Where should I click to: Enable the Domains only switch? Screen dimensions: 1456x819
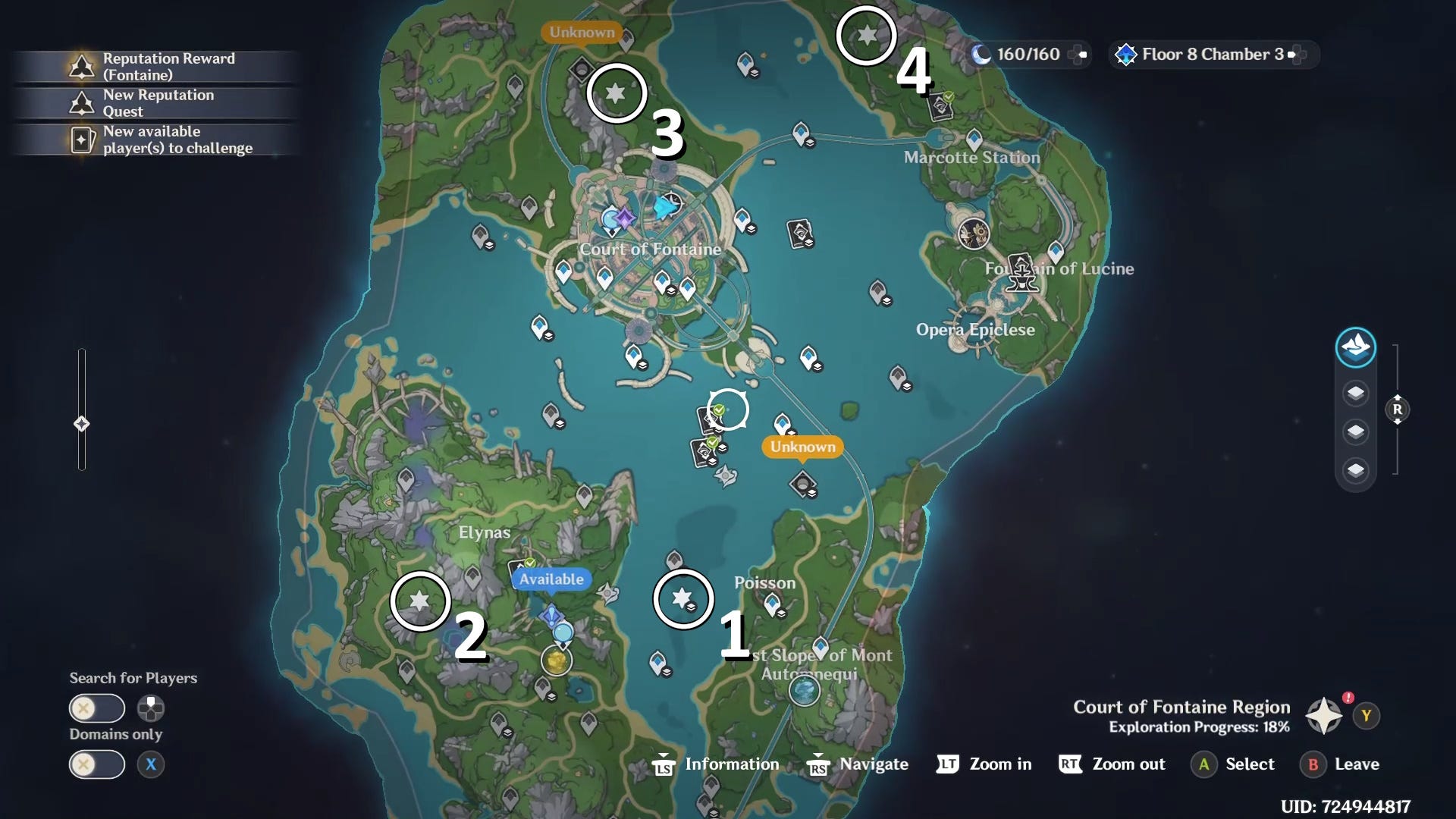[96, 764]
